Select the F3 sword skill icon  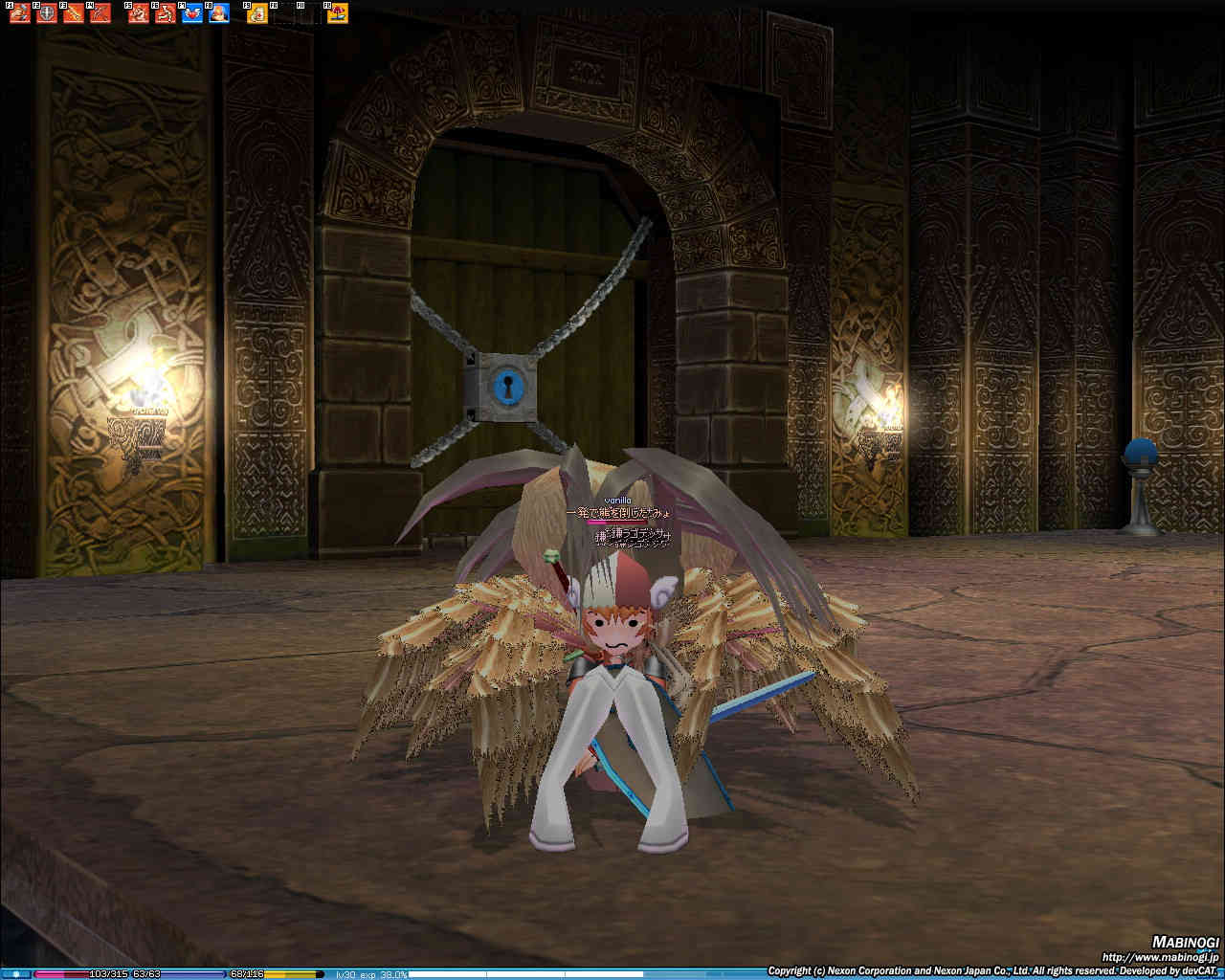(73, 13)
